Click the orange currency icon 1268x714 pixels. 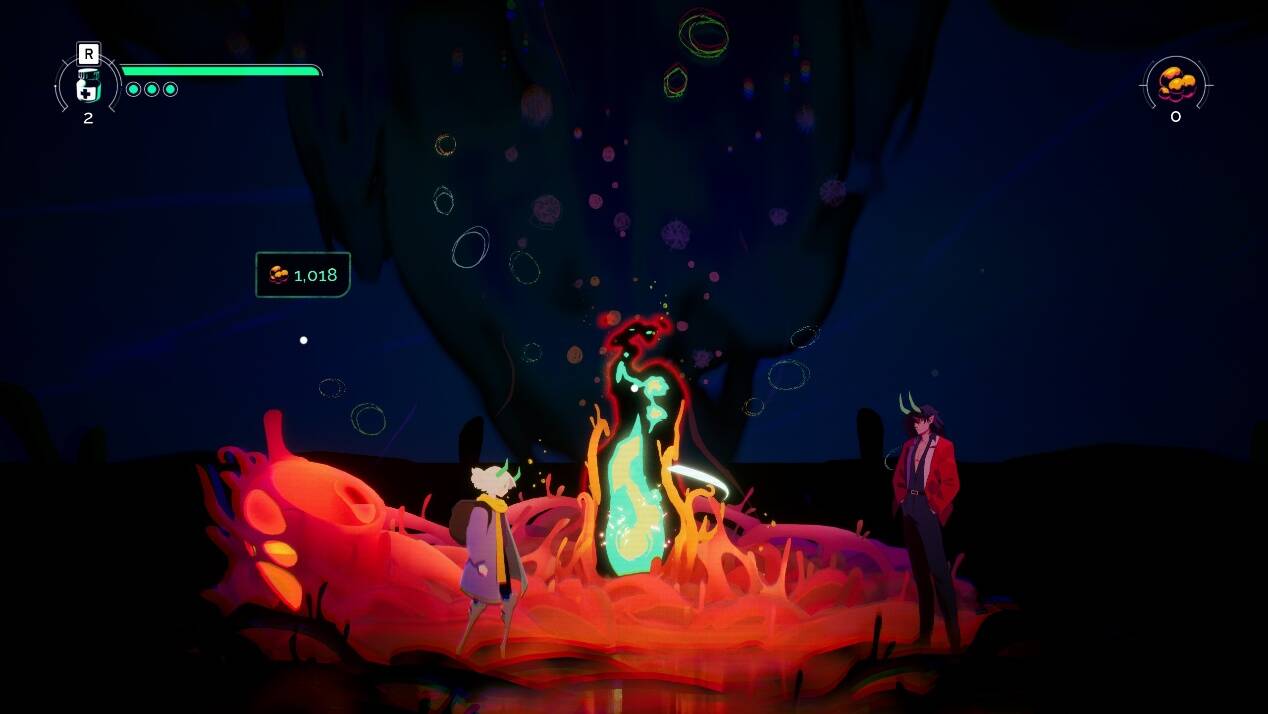pyautogui.click(x=1176, y=84)
